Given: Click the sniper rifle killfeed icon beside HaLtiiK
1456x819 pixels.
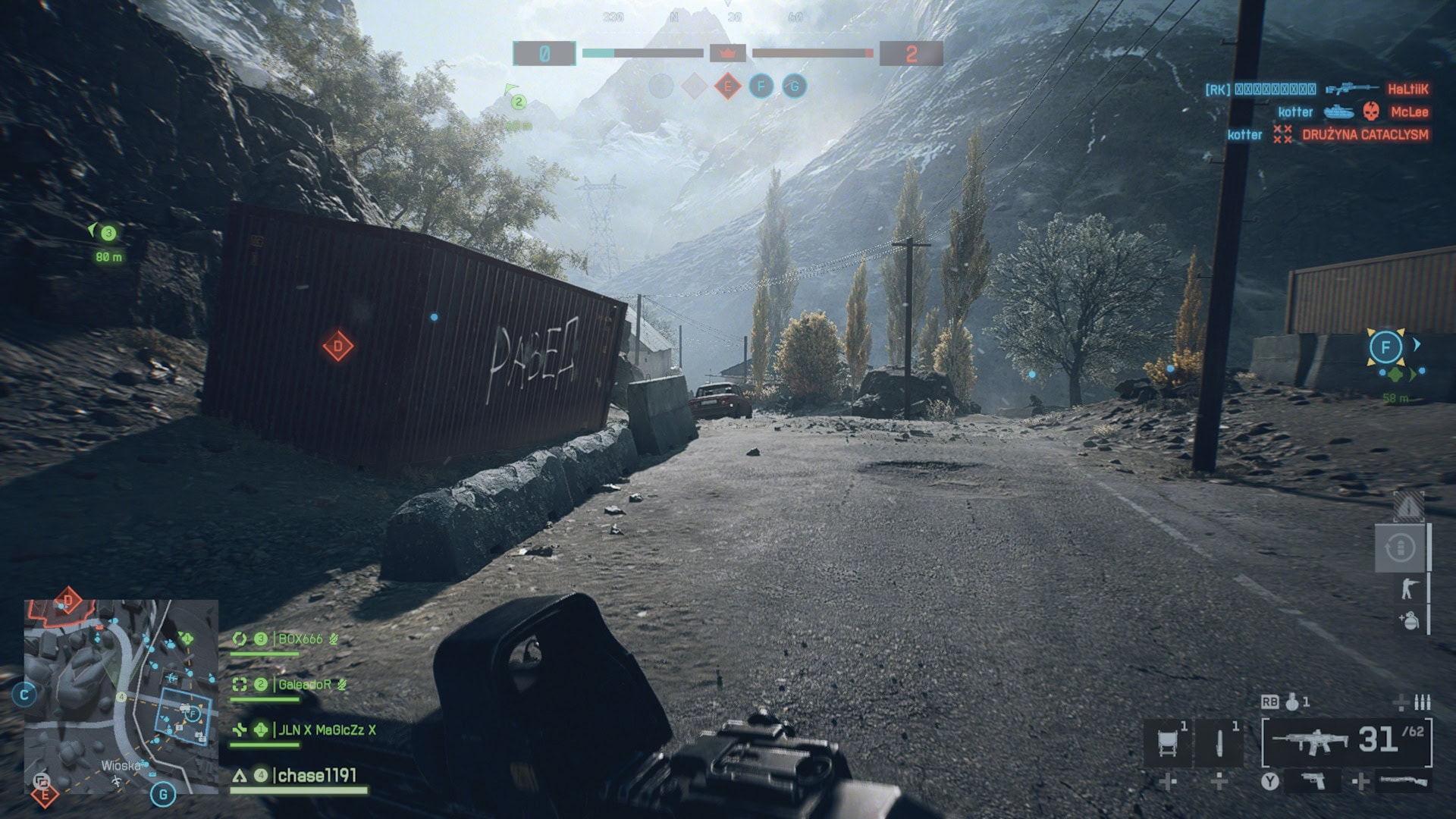Looking at the screenshot, I should 1349,89.
